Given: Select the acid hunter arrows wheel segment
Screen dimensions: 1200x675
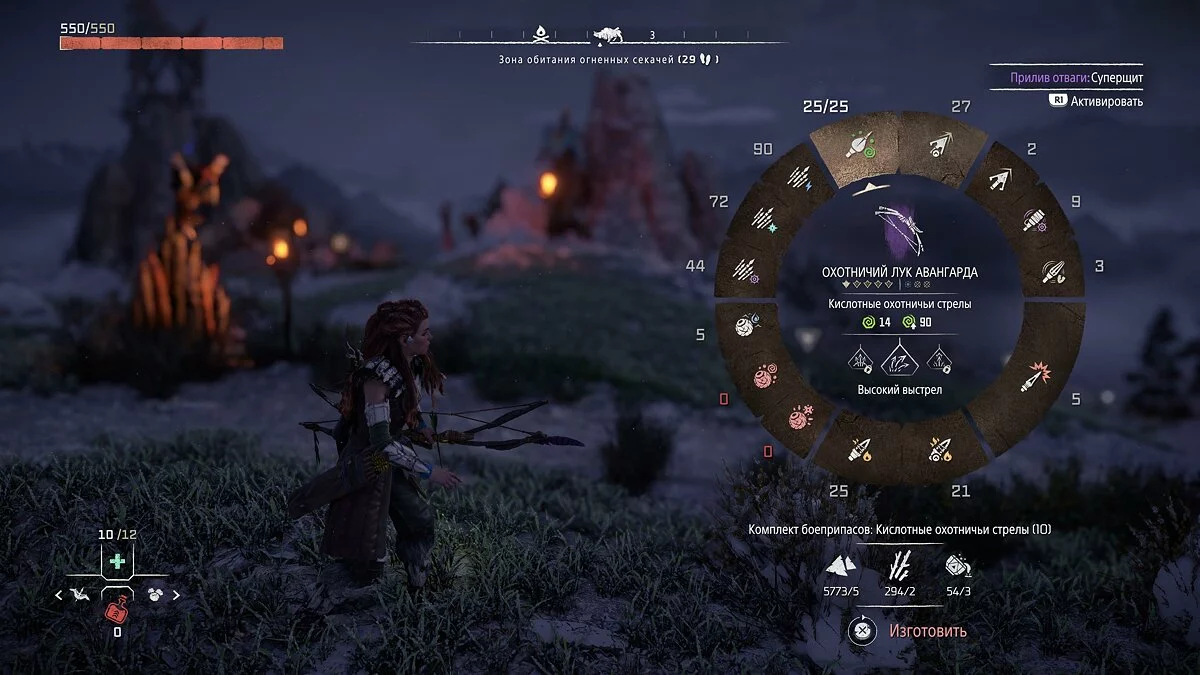Looking at the screenshot, I should 857,148.
